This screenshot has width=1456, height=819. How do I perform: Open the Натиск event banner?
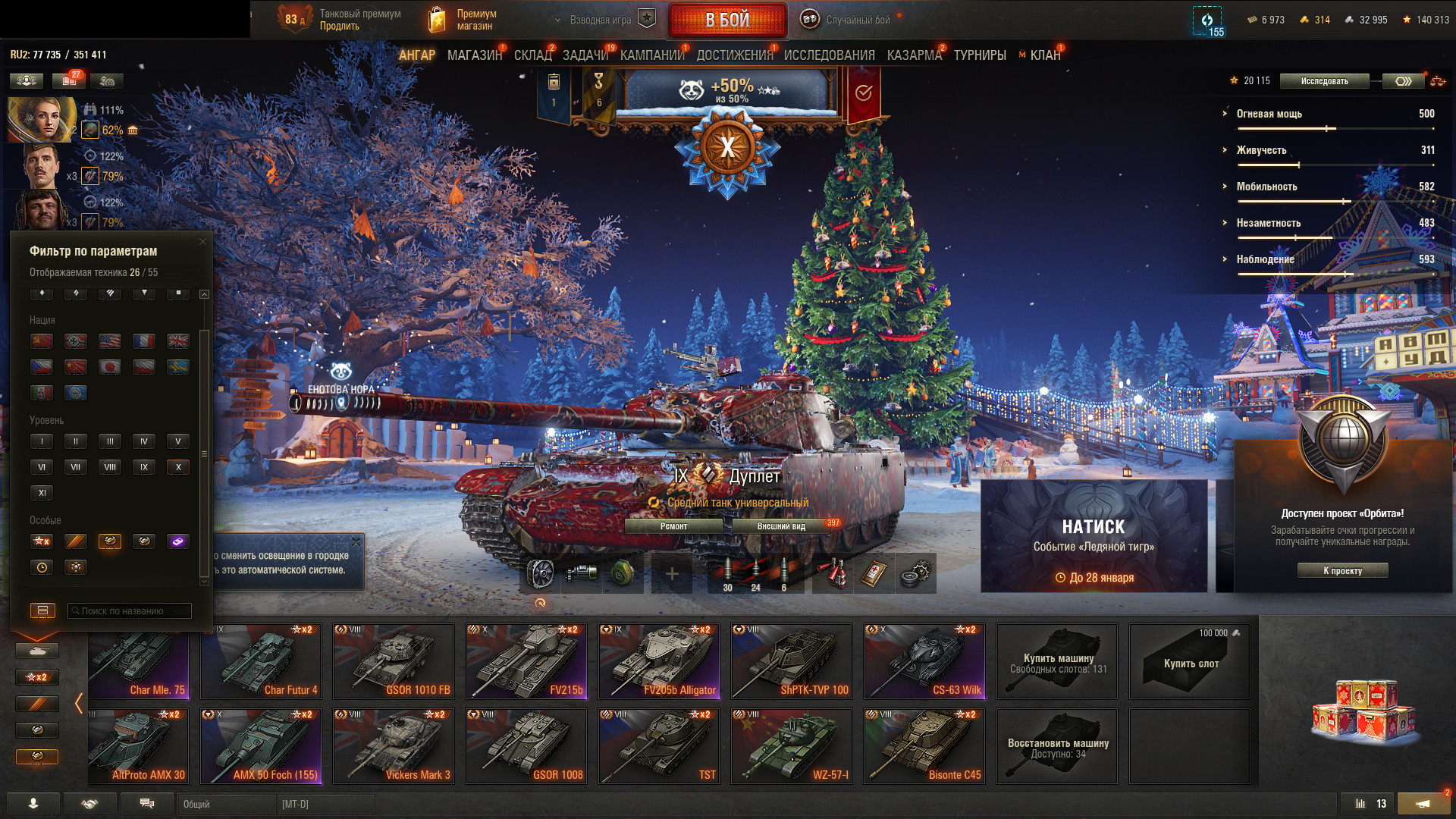point(1094,536)
